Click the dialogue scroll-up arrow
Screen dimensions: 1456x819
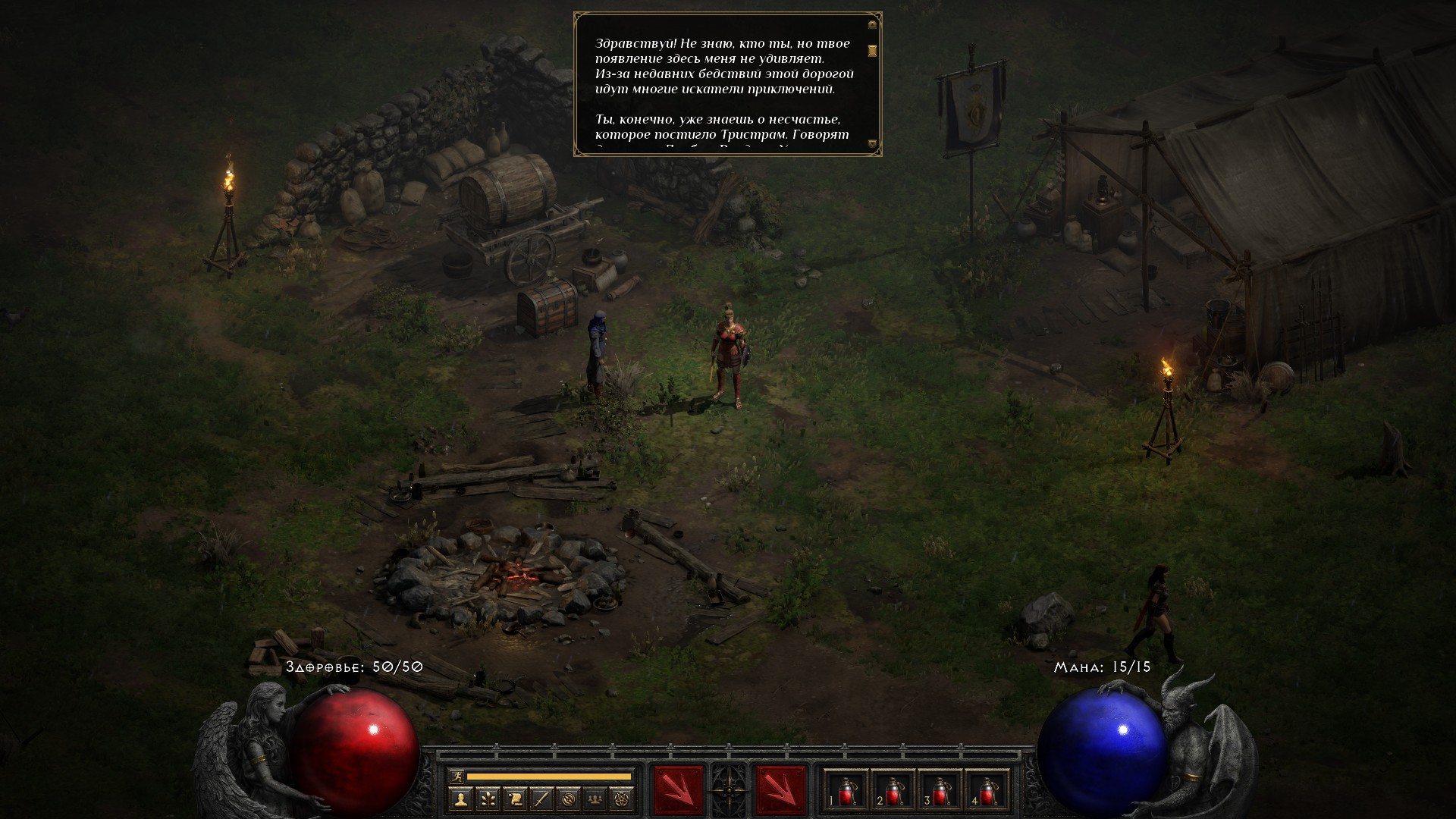point(872,24)
